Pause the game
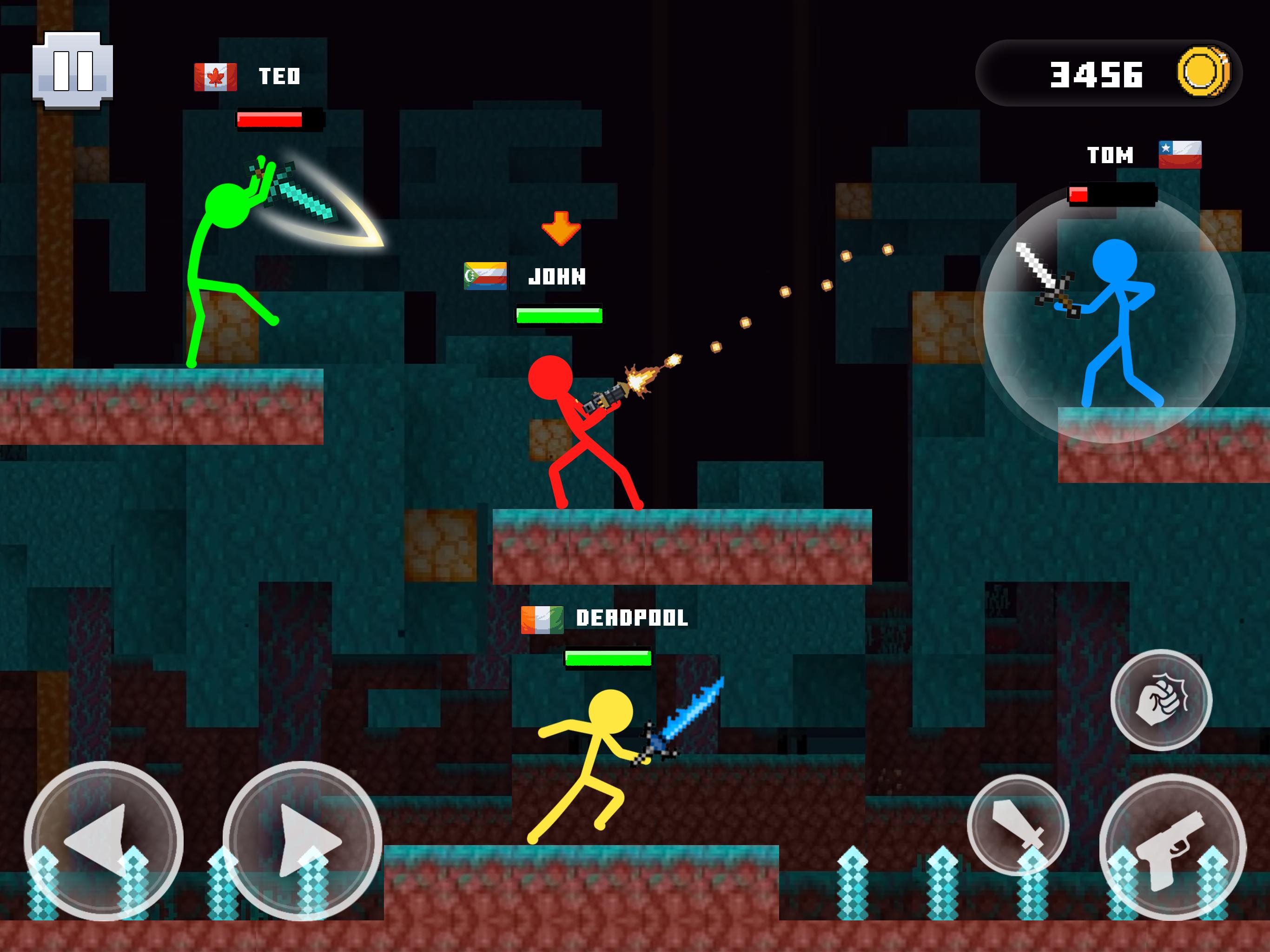Viewport: 1270px width, 952px height. (x=73, y=70)
